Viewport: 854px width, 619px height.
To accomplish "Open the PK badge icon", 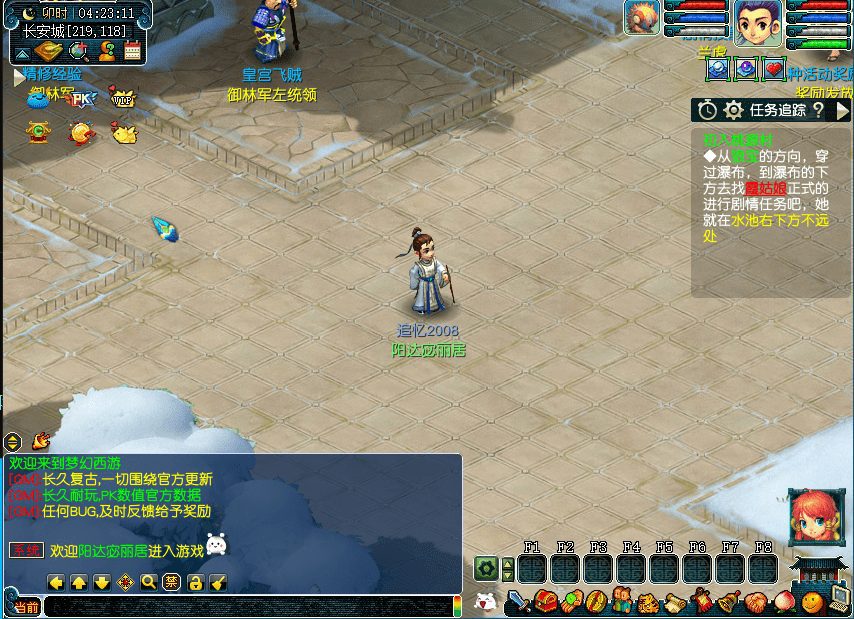I will 82,99.
